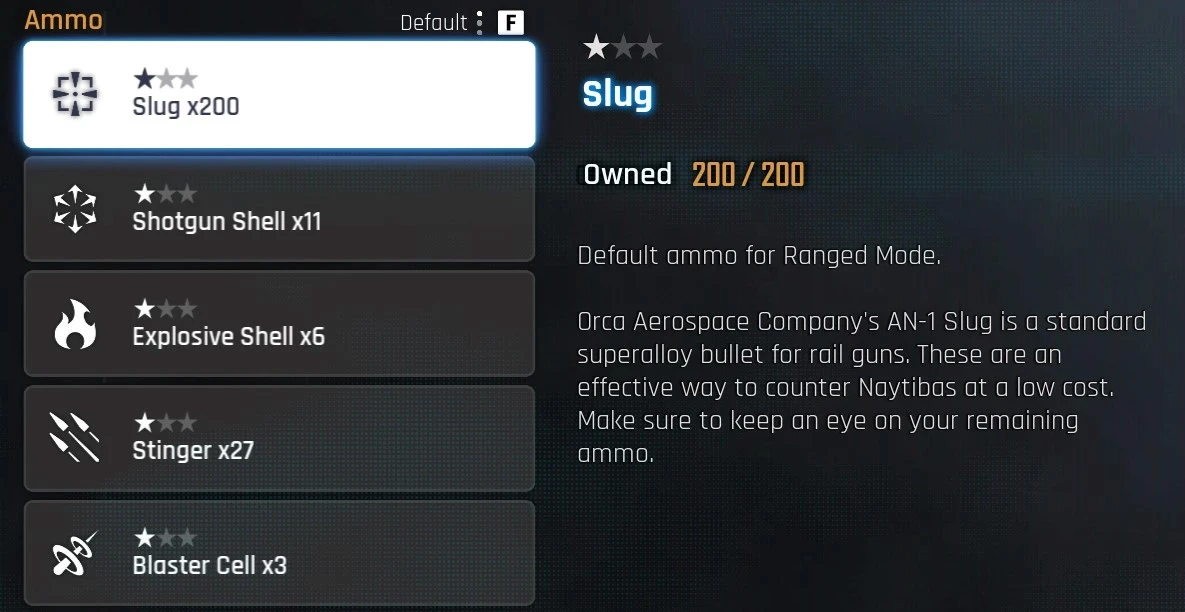Select the Slug x200 ammo row
Image resolution: width=1185 pixels, height=612 pixels.
279,94
